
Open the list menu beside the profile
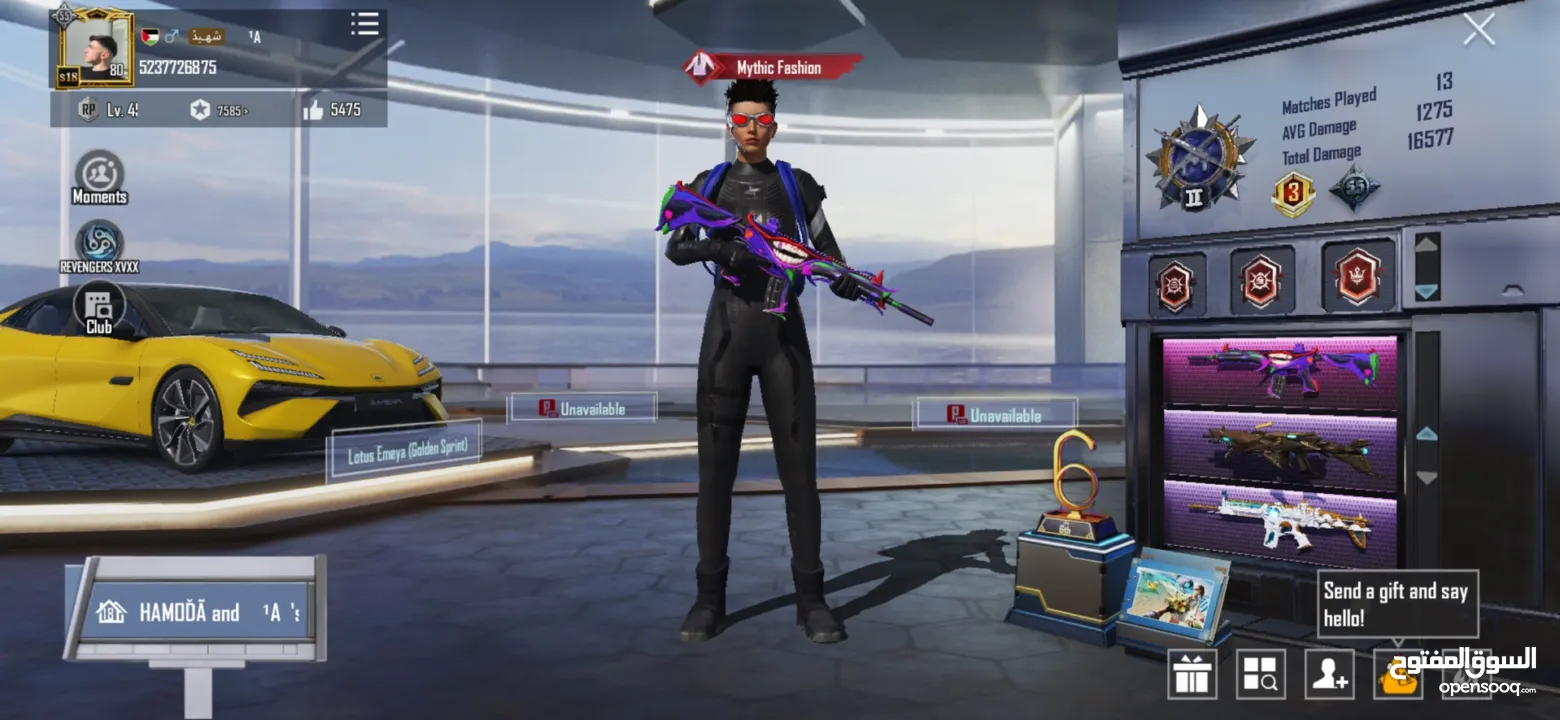pos(365,24)
